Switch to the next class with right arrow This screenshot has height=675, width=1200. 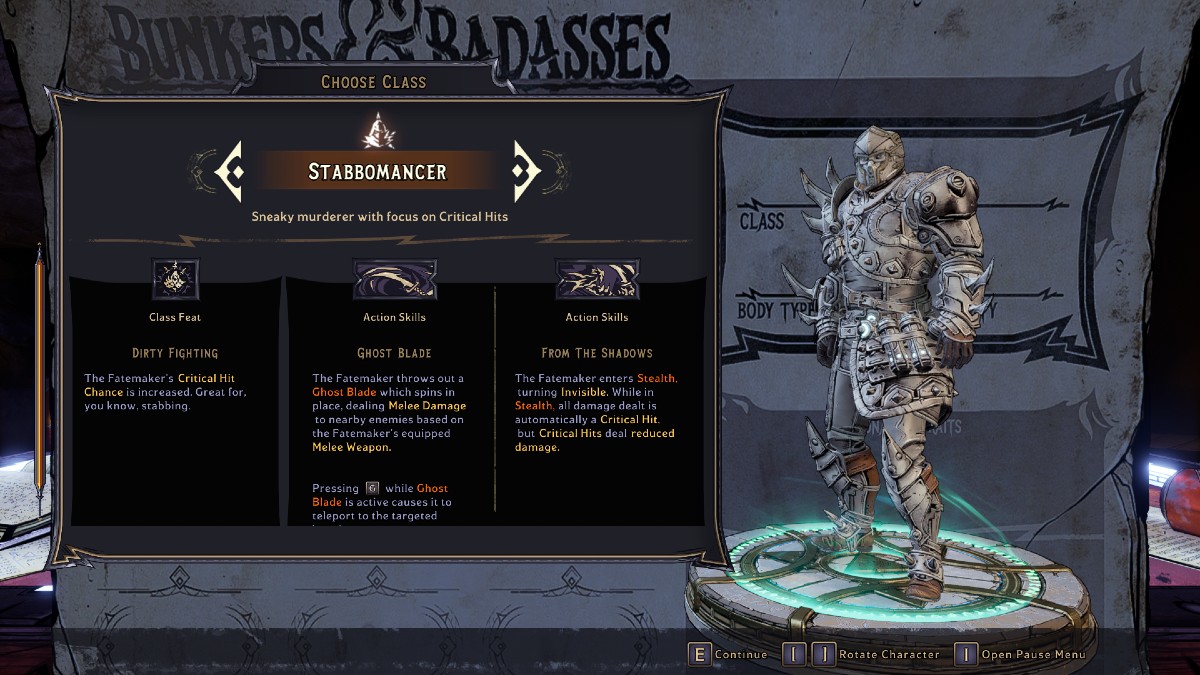[x=526, y=171]
